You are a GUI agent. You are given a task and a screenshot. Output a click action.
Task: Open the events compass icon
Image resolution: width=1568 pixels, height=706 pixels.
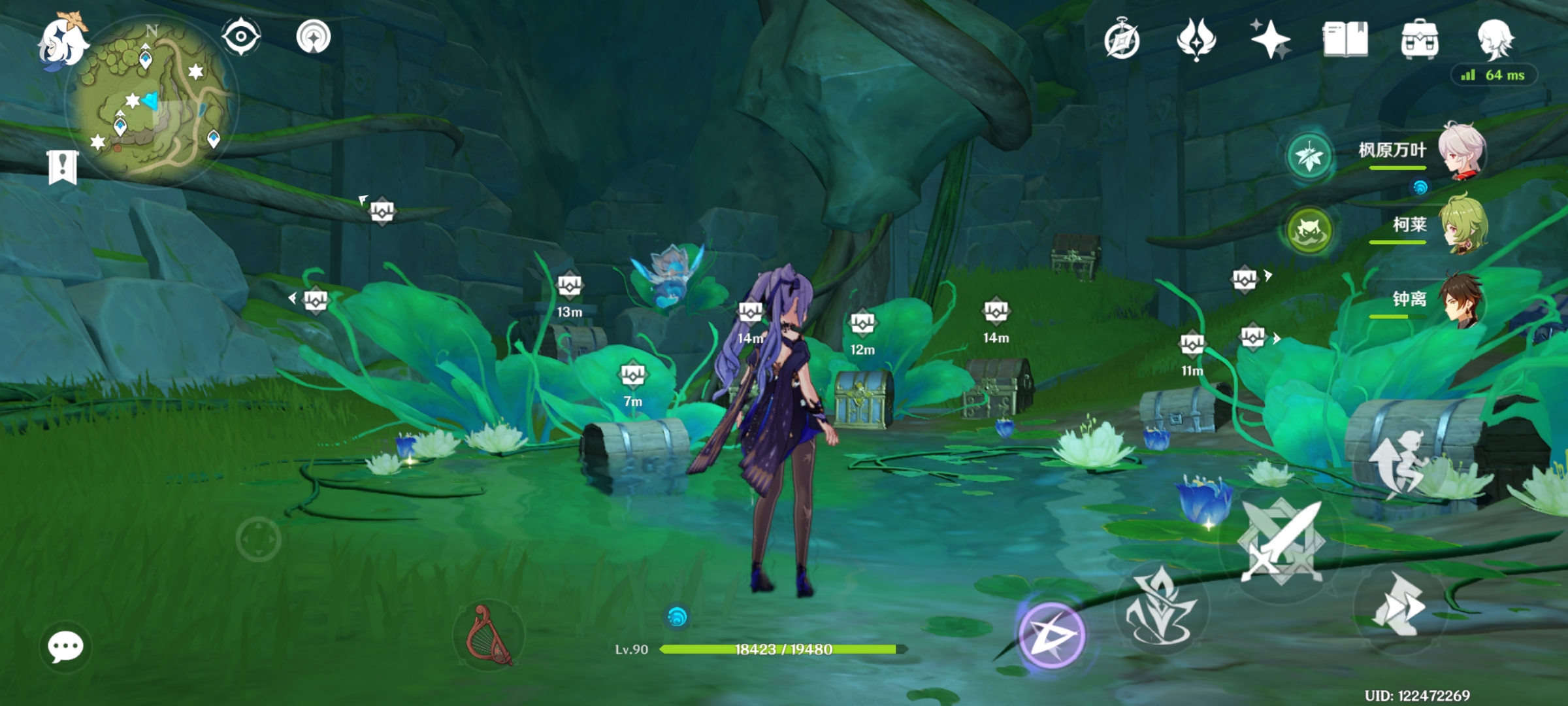point(1122,39)
